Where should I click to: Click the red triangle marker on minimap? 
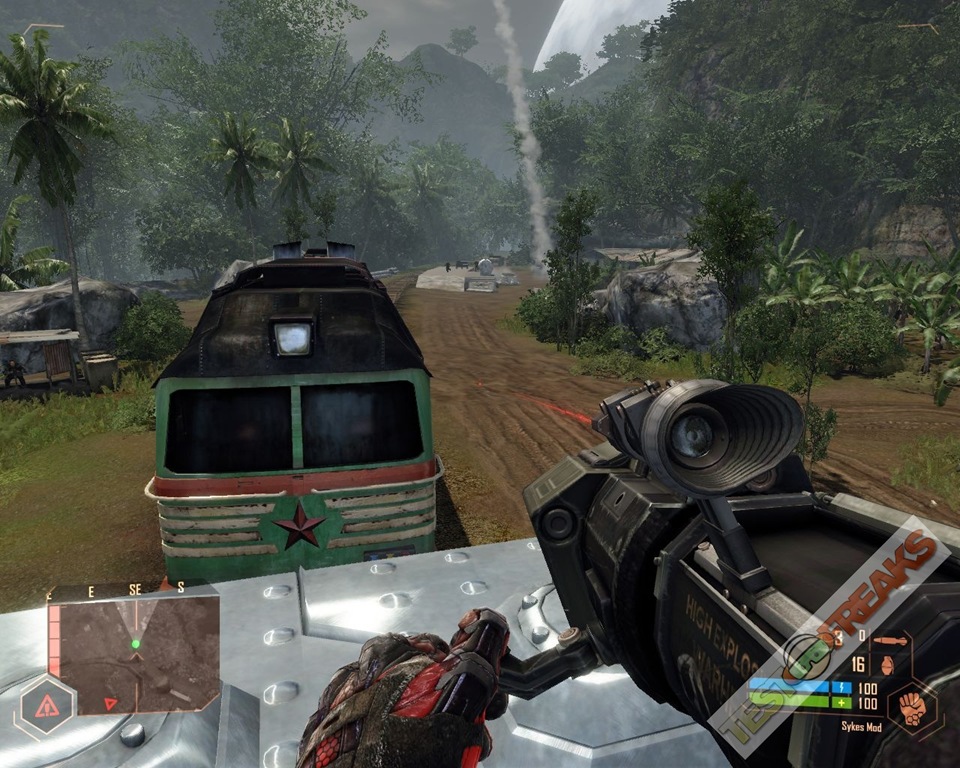click(x=110, y=704)
